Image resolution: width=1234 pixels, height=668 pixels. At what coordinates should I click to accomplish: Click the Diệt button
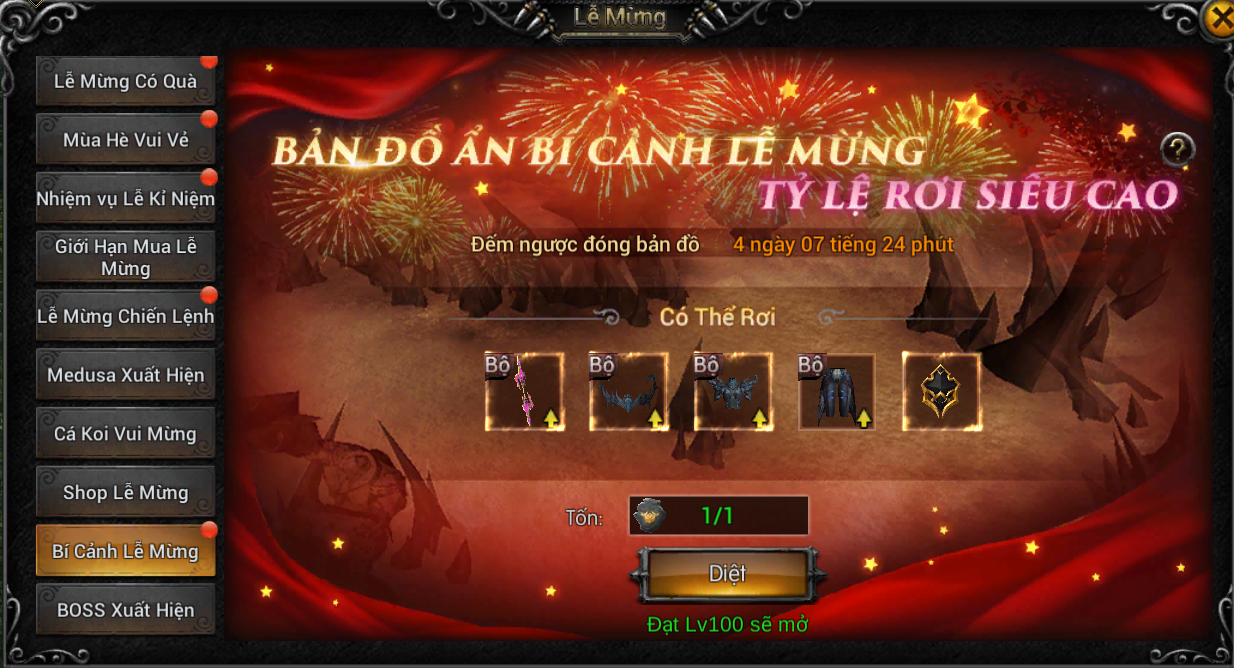[727, 574]
